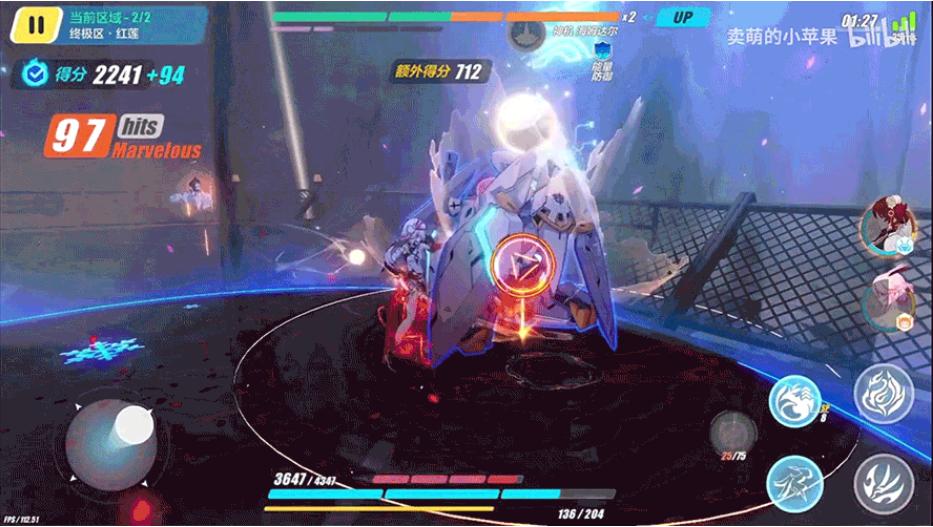
Task: Switch to the pink-haired teammate portrait
Action: pyautogui.click(x=885, y=300)
